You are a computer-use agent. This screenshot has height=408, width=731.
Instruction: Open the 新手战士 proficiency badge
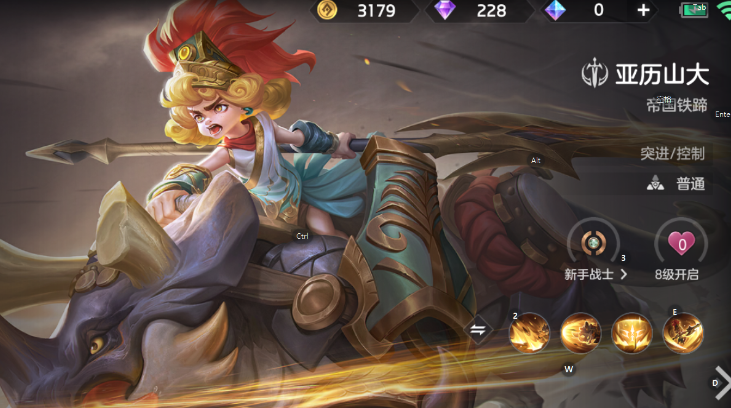[594, 243]
